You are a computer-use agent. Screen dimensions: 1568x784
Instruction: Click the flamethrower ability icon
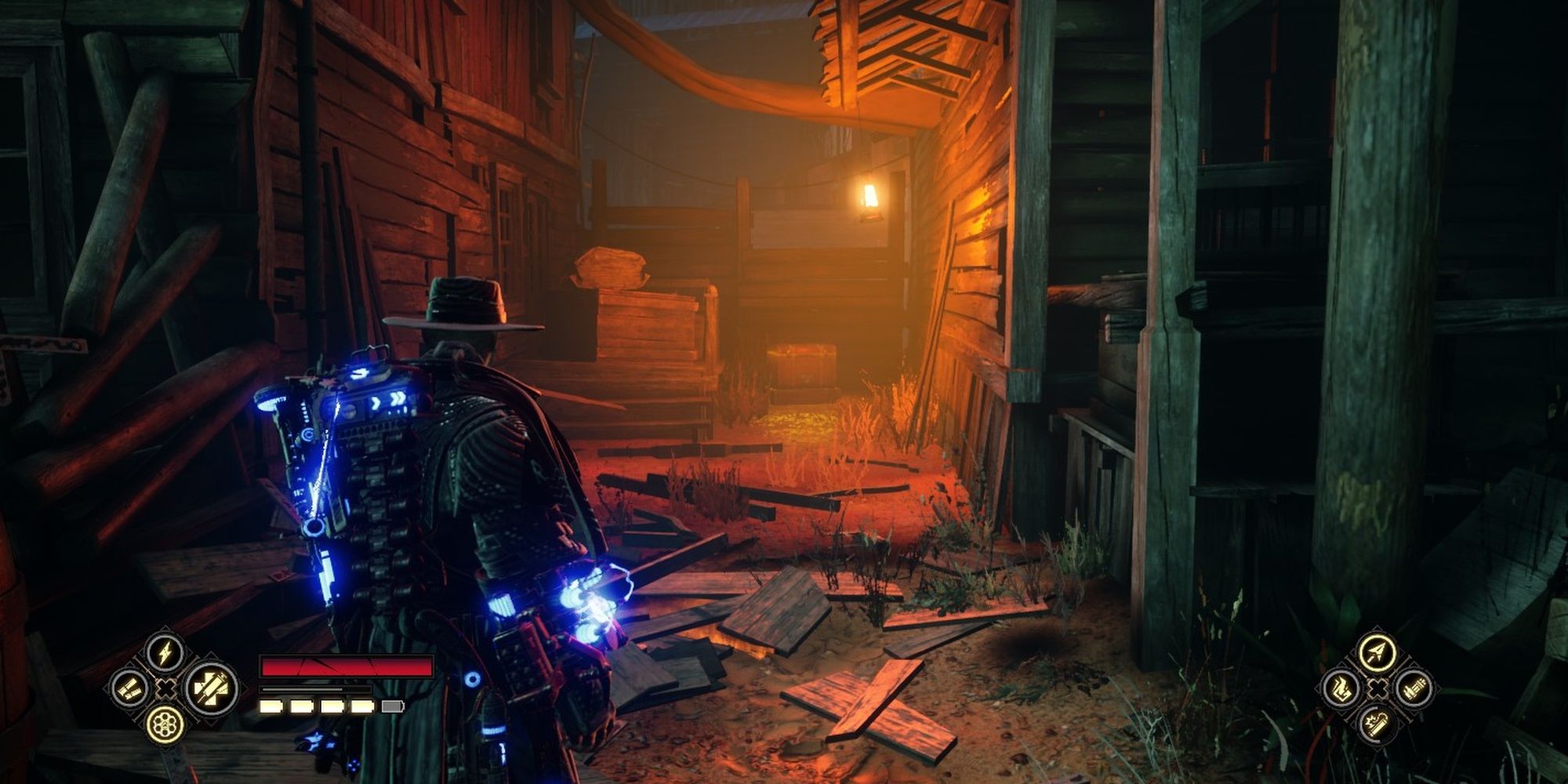pyautogui.click(x=1341, y=689)
